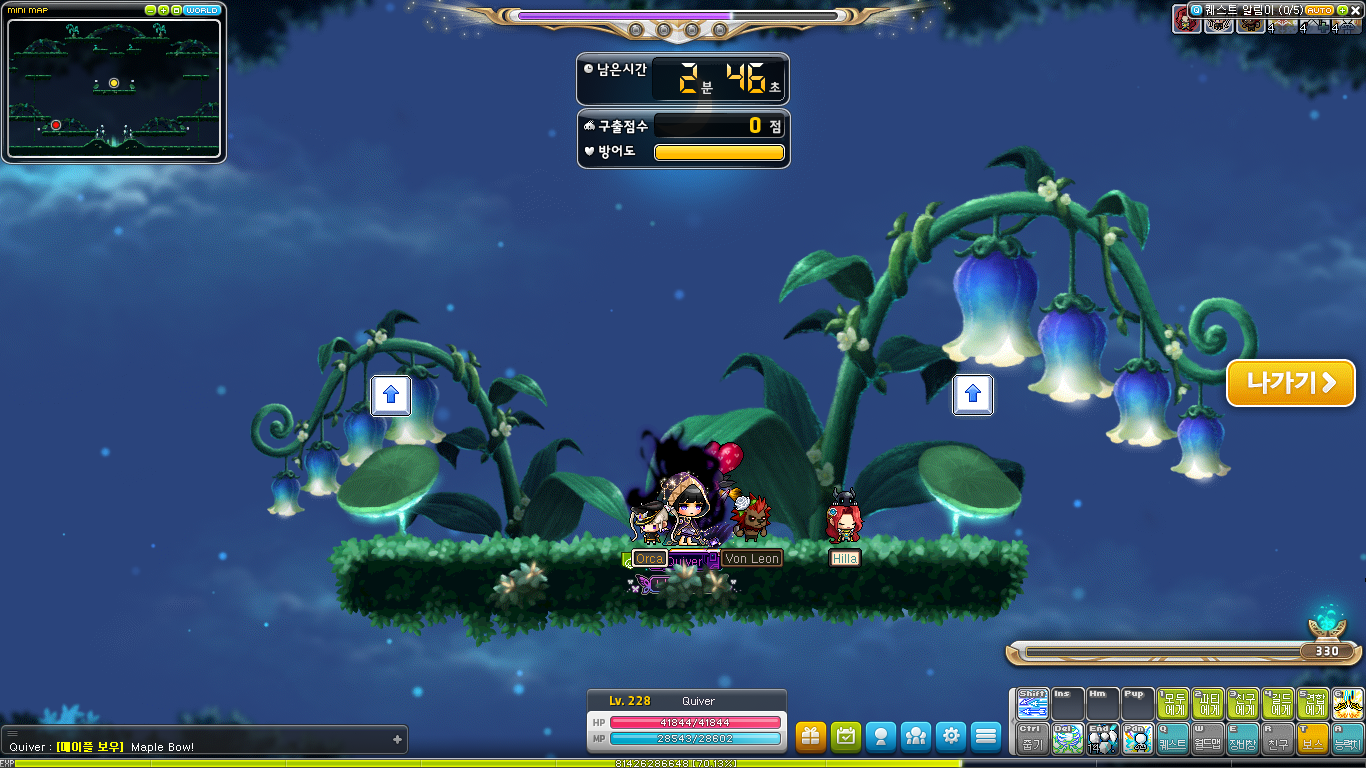The height and width of the screenshot is (768, 1366).
Task: Expand the quest notifier with the green plus
Action: click(x=1342, y=10)
